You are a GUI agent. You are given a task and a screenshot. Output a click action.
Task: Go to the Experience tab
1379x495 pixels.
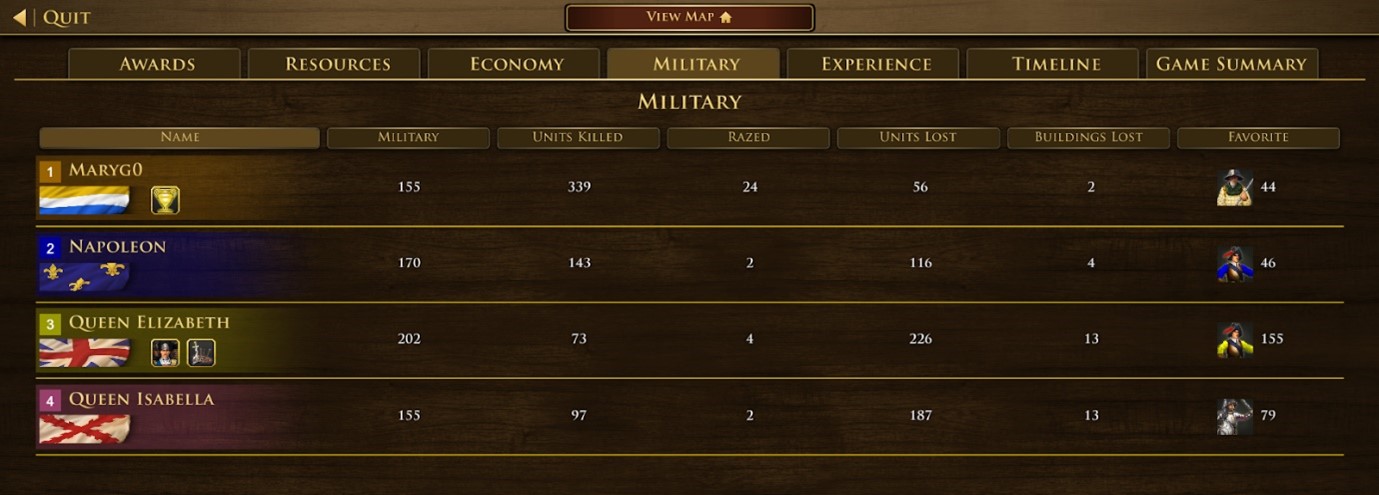click(875, 64)
